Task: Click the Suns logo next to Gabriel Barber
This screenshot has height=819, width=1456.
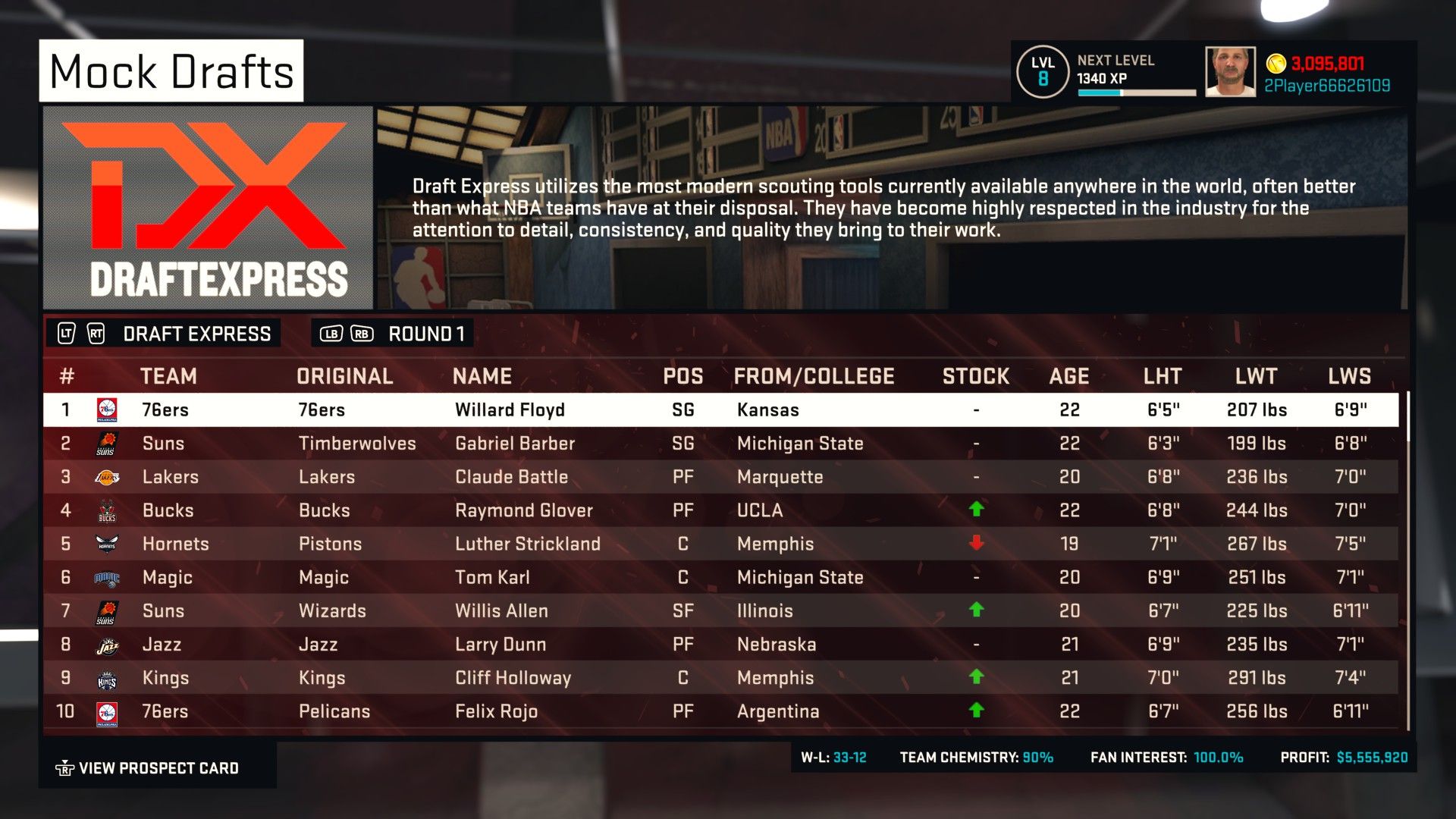Action: click(106, 444)
